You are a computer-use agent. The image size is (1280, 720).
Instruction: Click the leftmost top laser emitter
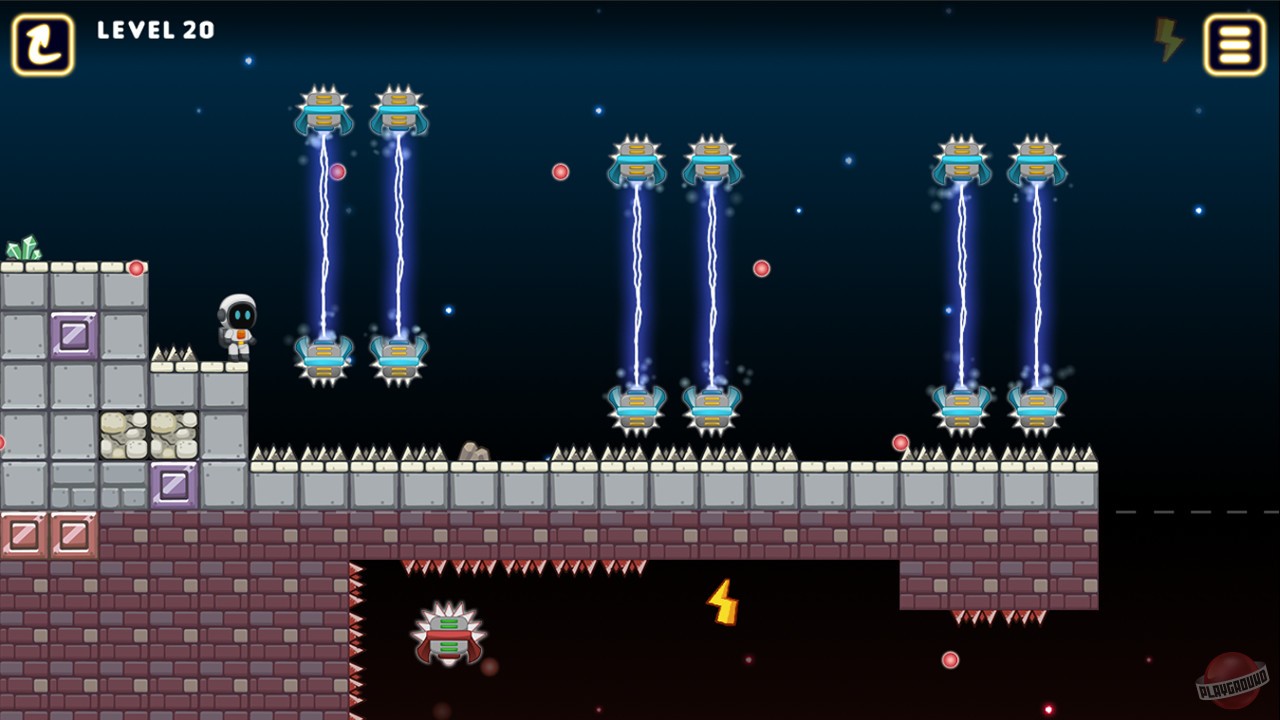pos(322,112)
